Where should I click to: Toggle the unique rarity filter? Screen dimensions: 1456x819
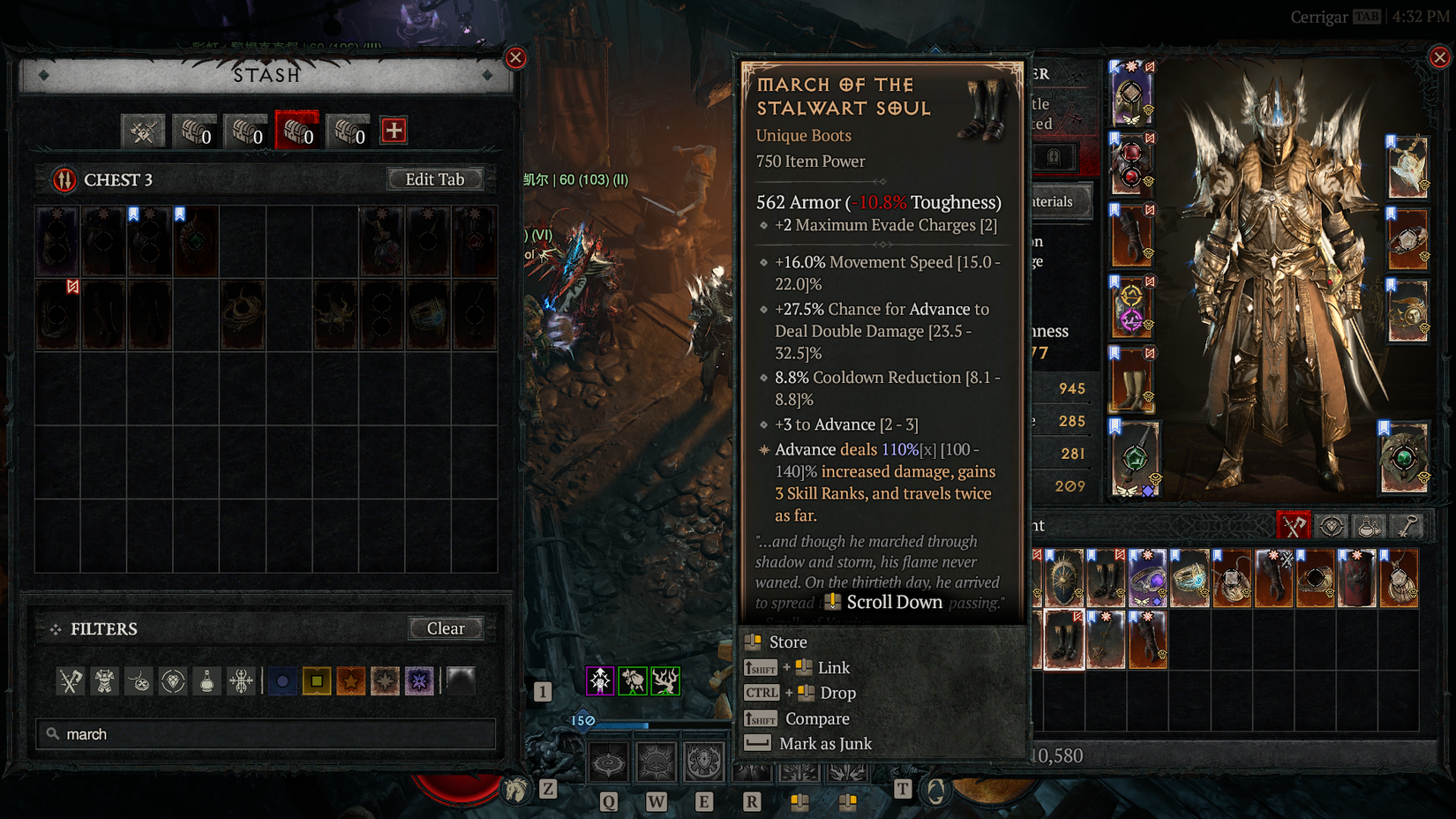385,680
